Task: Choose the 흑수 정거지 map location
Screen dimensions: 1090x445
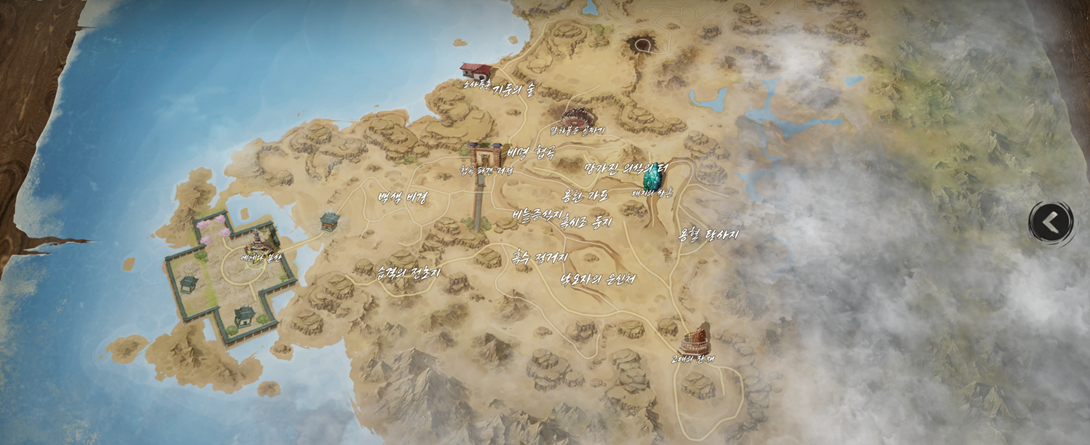Action: pyautogui.click(x=539, y=257)
